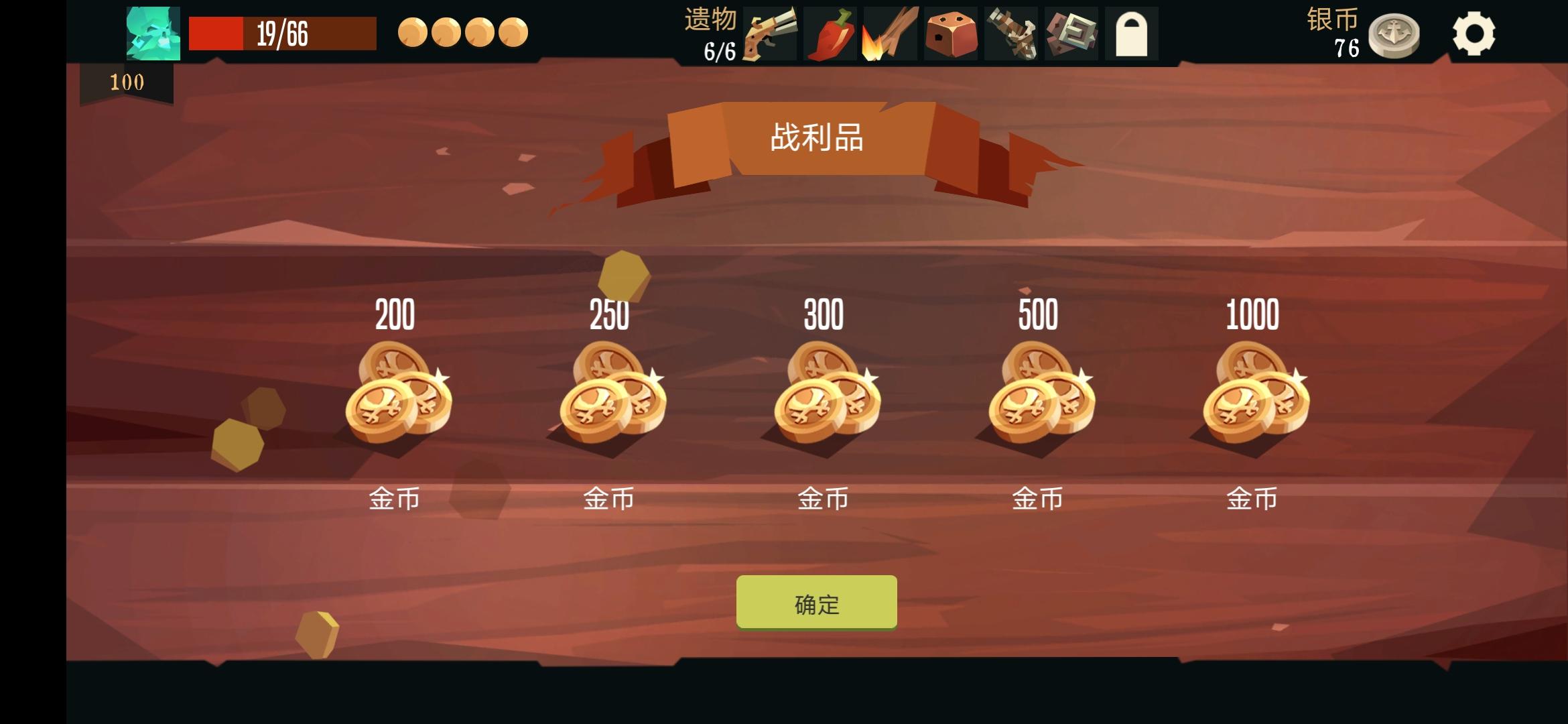Image resolution: width=1568 pixels, height=724 pixels.
Task: Examine the wrapped bone relic
Action: click(x=1010, y=33)
